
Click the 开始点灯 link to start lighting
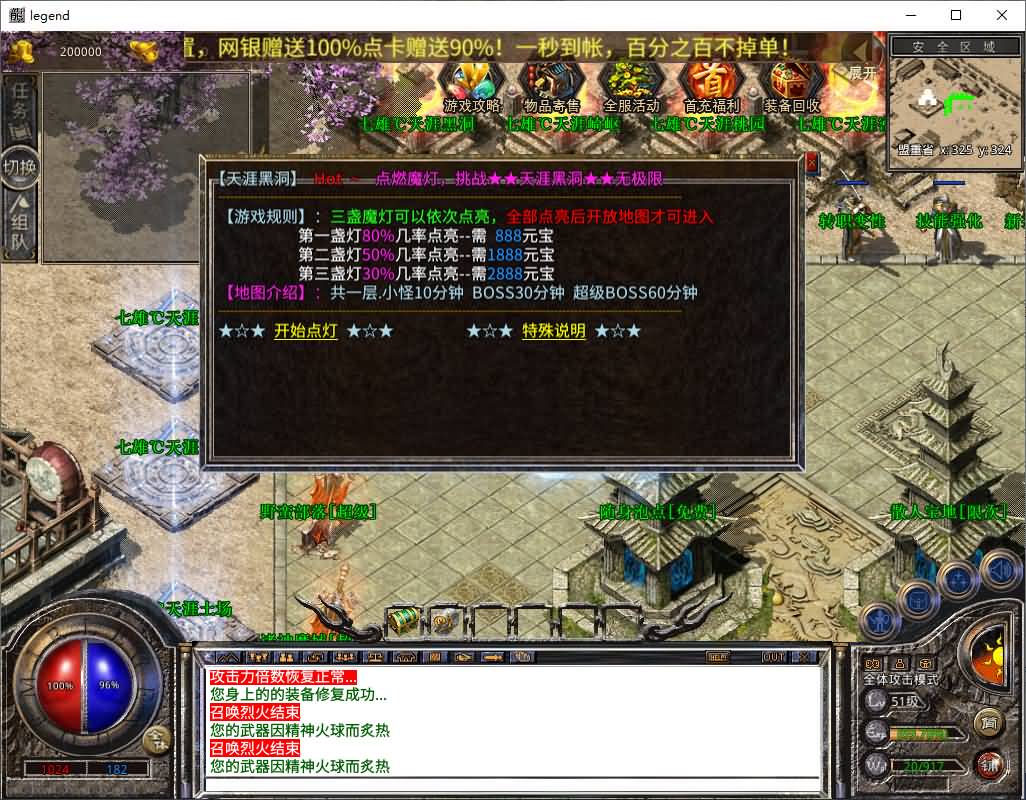tap(306, 331)
